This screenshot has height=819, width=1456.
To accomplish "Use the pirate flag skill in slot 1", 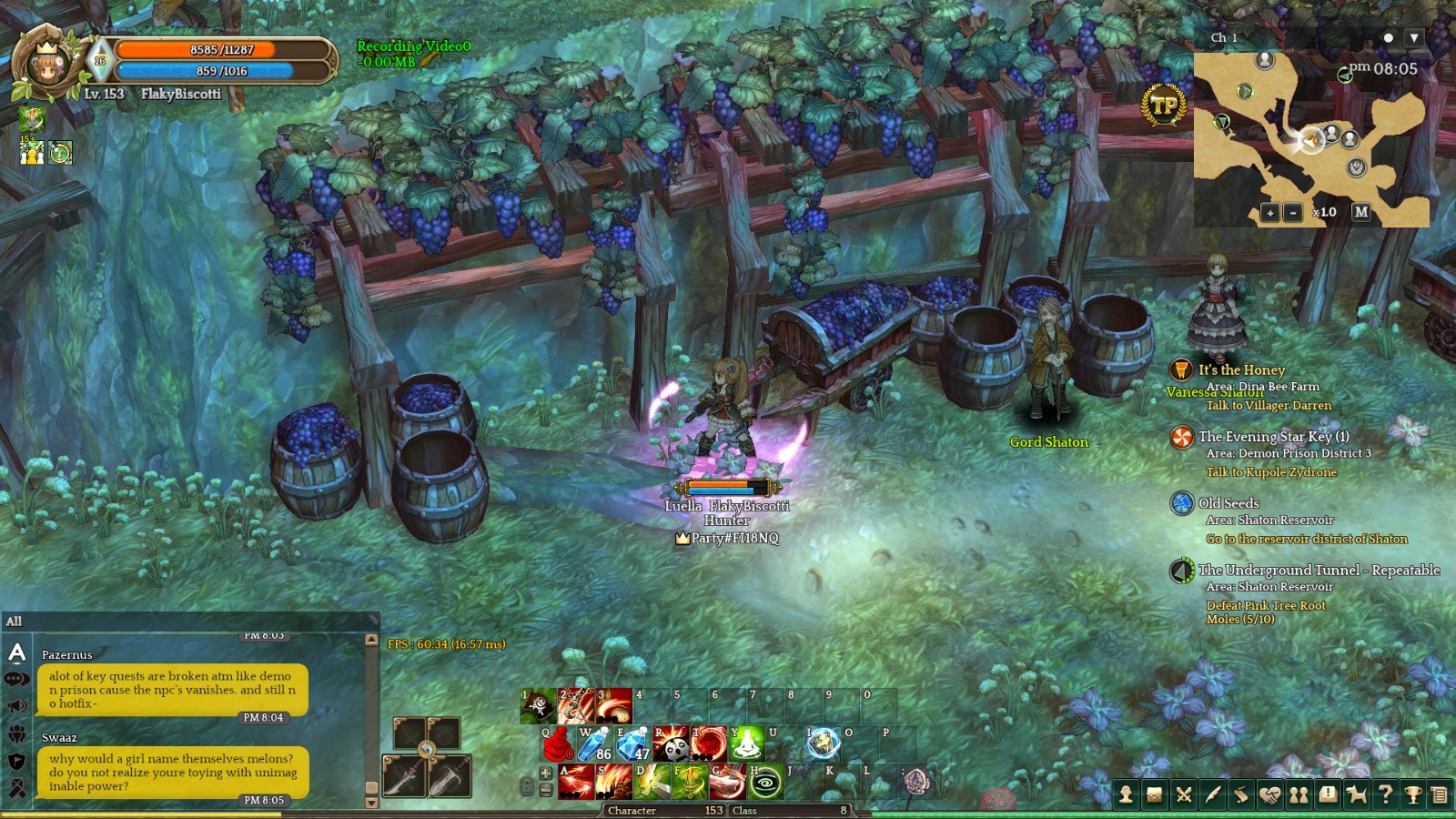I will pyautogui.click(x=538, y=706).
